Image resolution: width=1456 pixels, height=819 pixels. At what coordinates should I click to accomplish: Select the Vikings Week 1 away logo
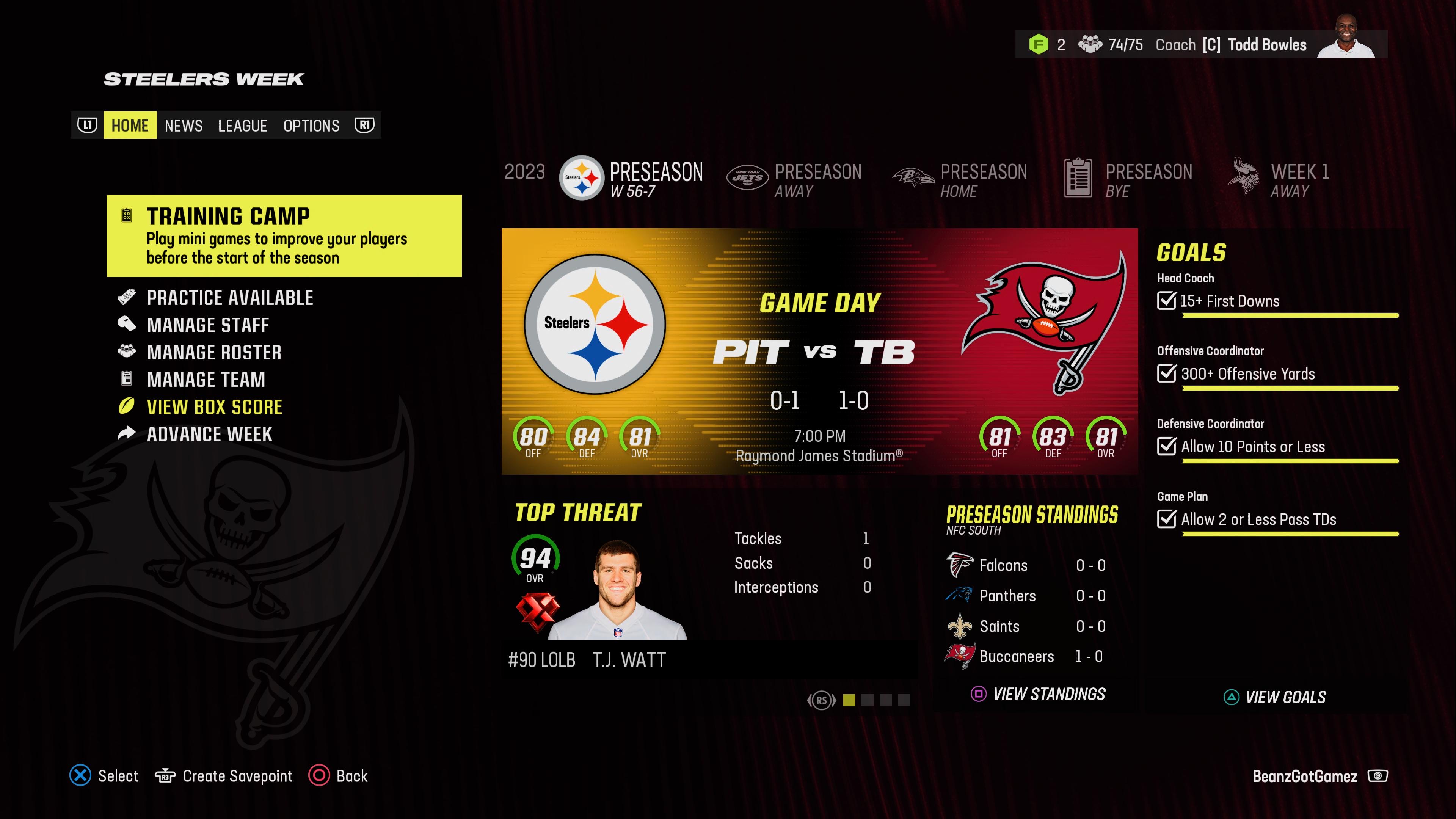[1242, 177]
